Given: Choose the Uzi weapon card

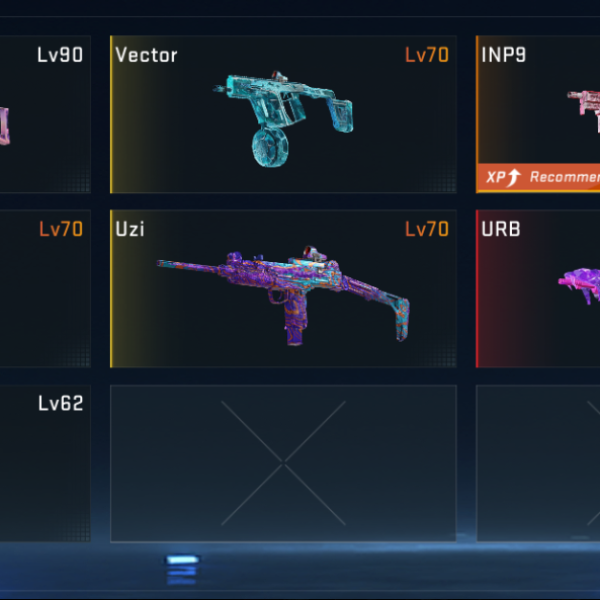Looking at the screenshot, I should click(x=283, y=289).
